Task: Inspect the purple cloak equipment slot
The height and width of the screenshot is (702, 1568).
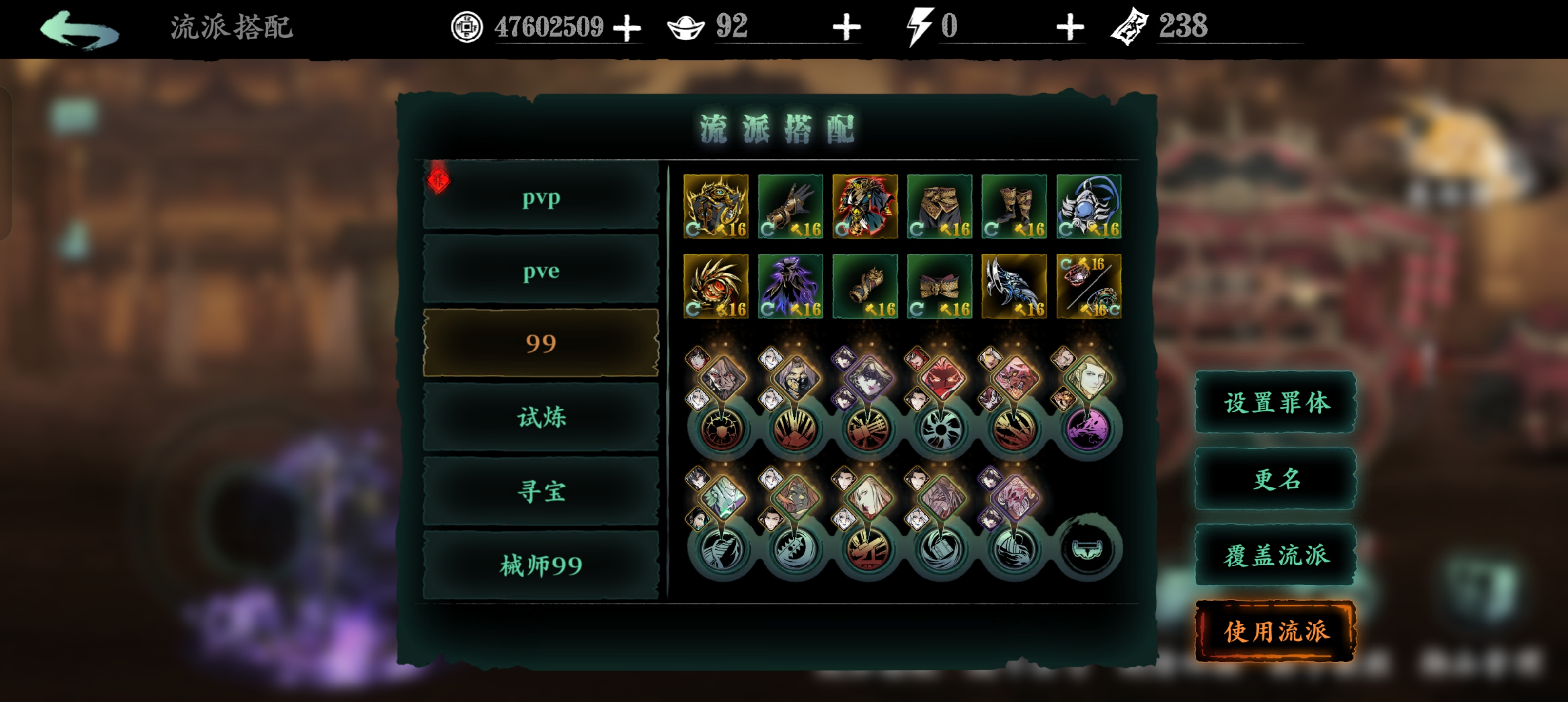Action: [790, 286]
